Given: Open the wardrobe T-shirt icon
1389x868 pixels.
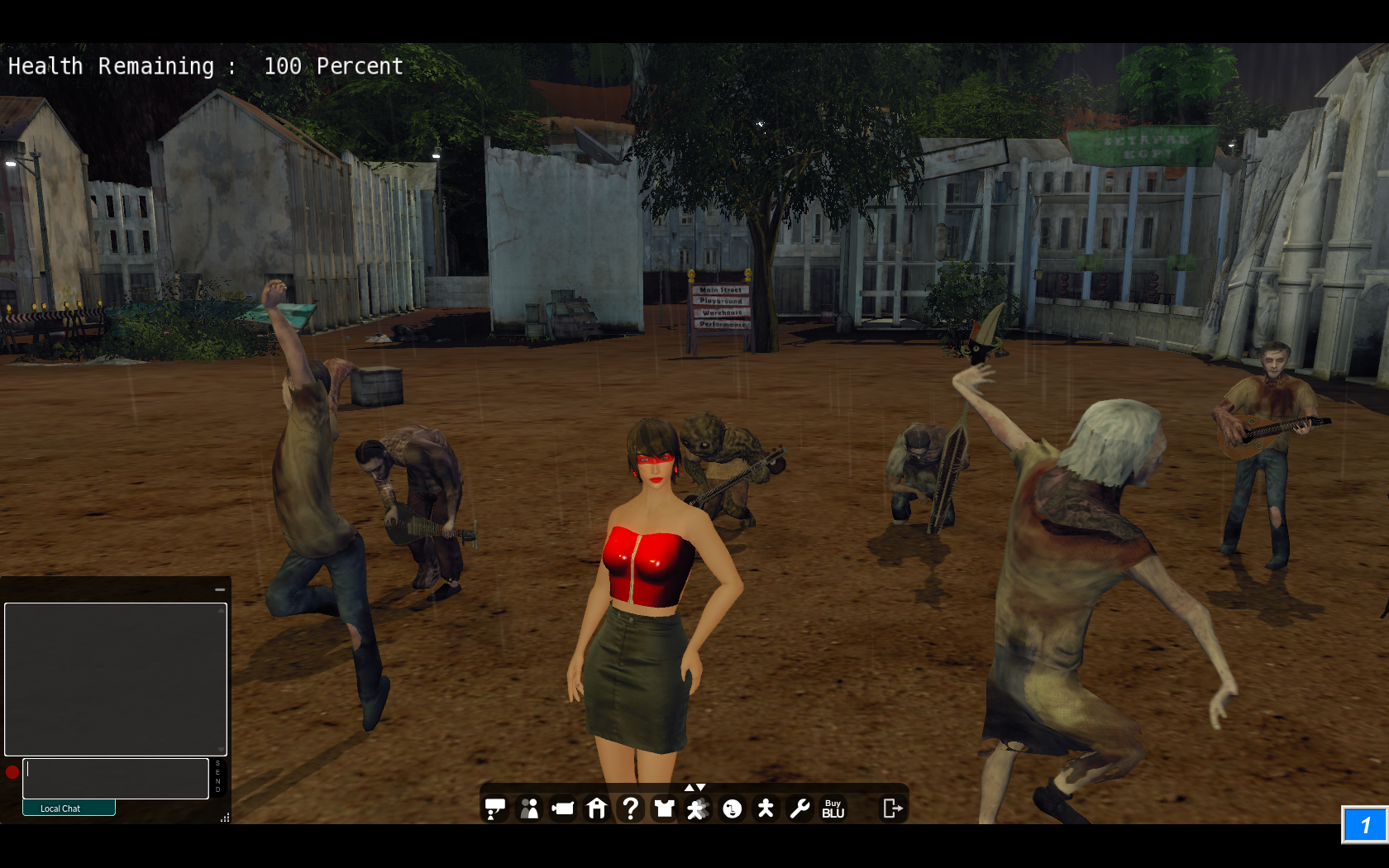Looking at the screenshot, I should 664,808.
